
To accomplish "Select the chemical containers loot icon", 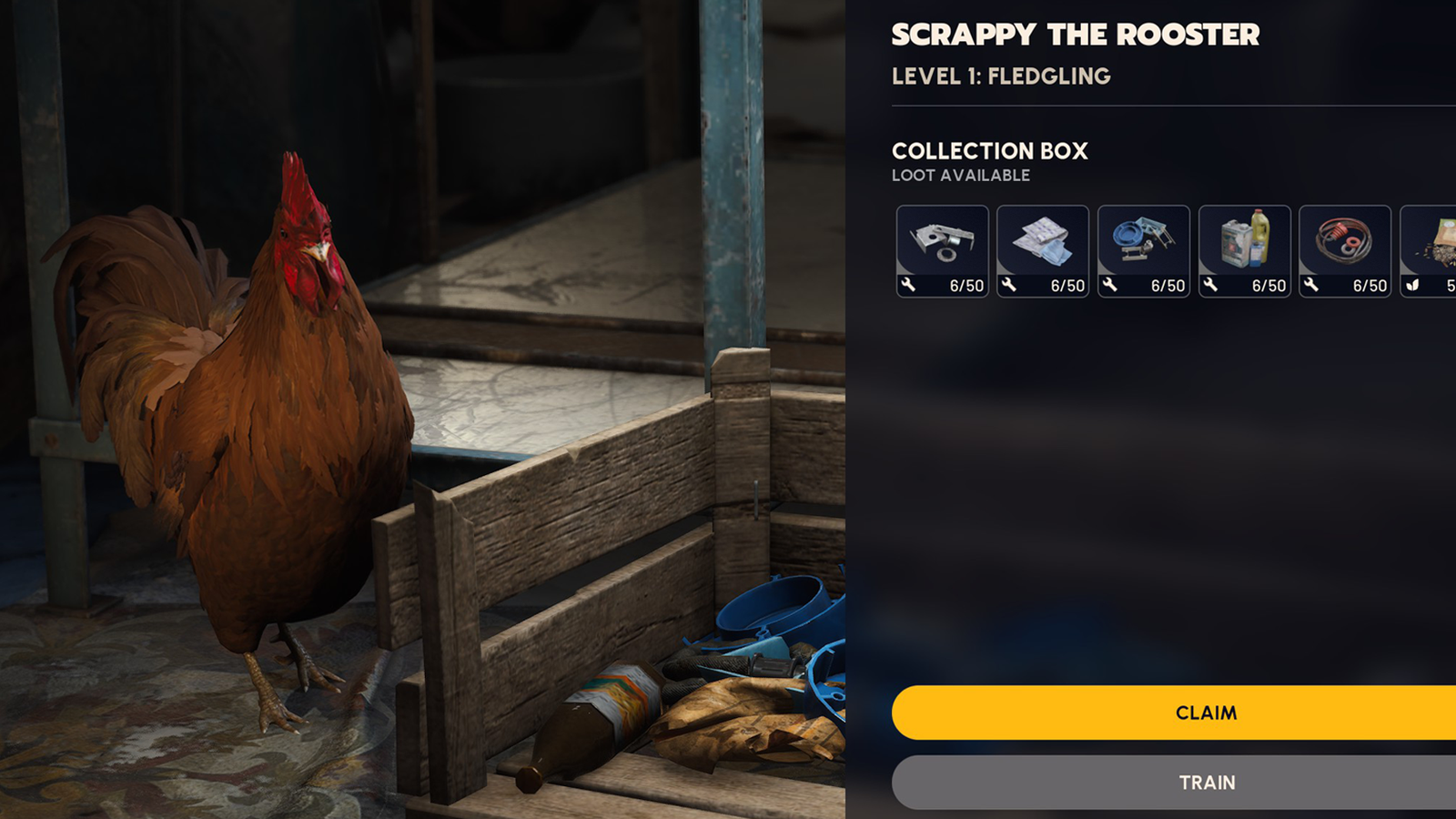I will tap(1246, 241).
